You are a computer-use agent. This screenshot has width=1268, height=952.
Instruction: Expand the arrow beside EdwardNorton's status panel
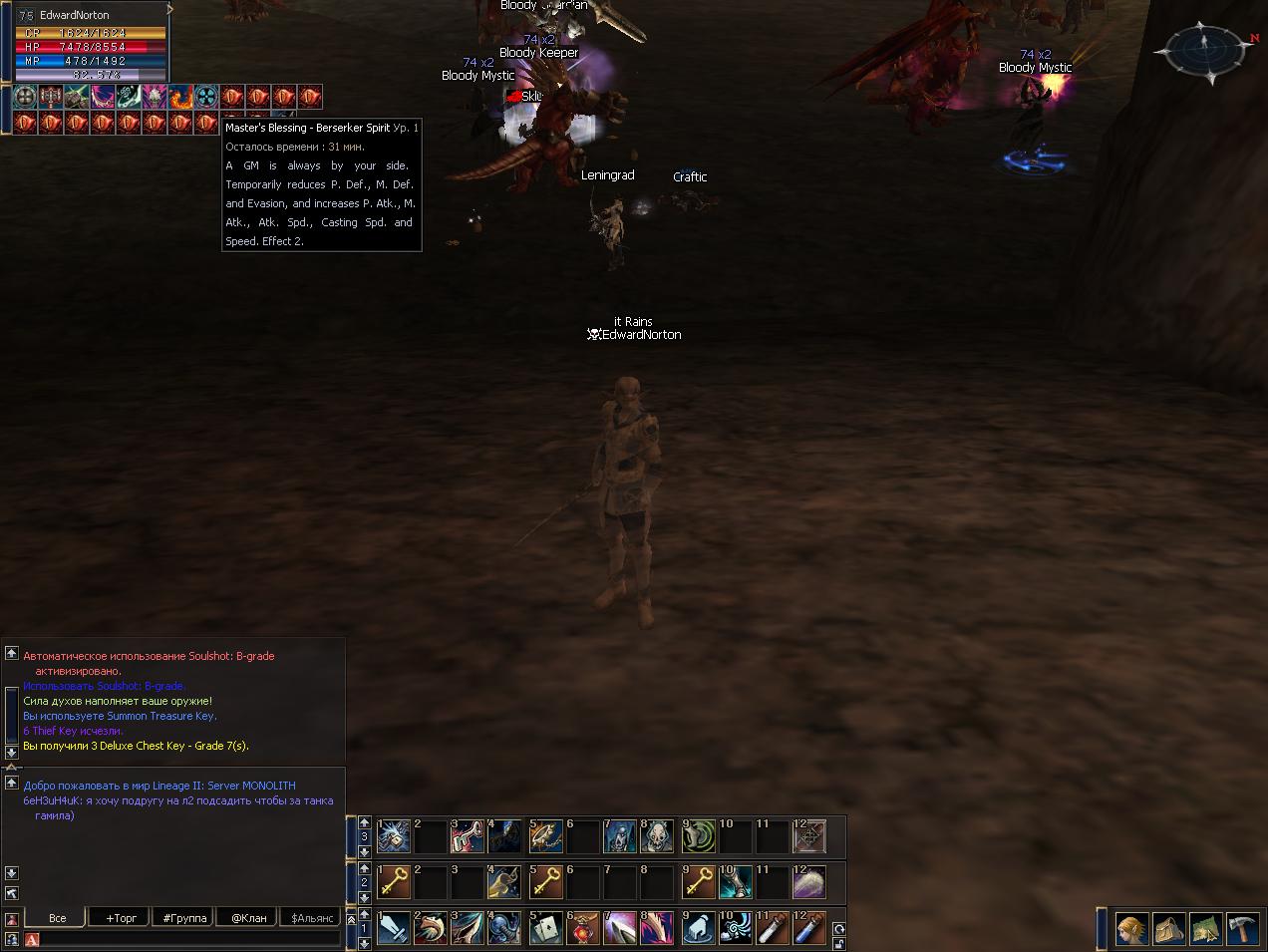171,10
